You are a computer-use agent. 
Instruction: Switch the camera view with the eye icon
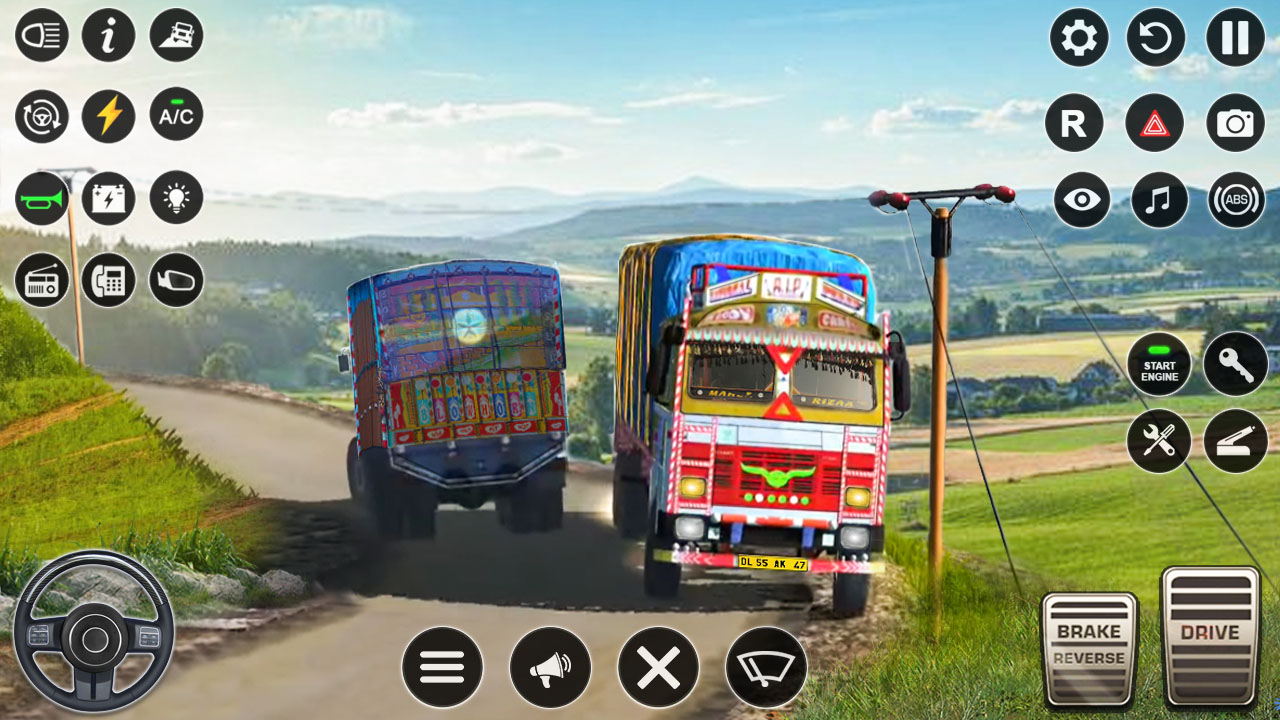(x=1079, y=201)
